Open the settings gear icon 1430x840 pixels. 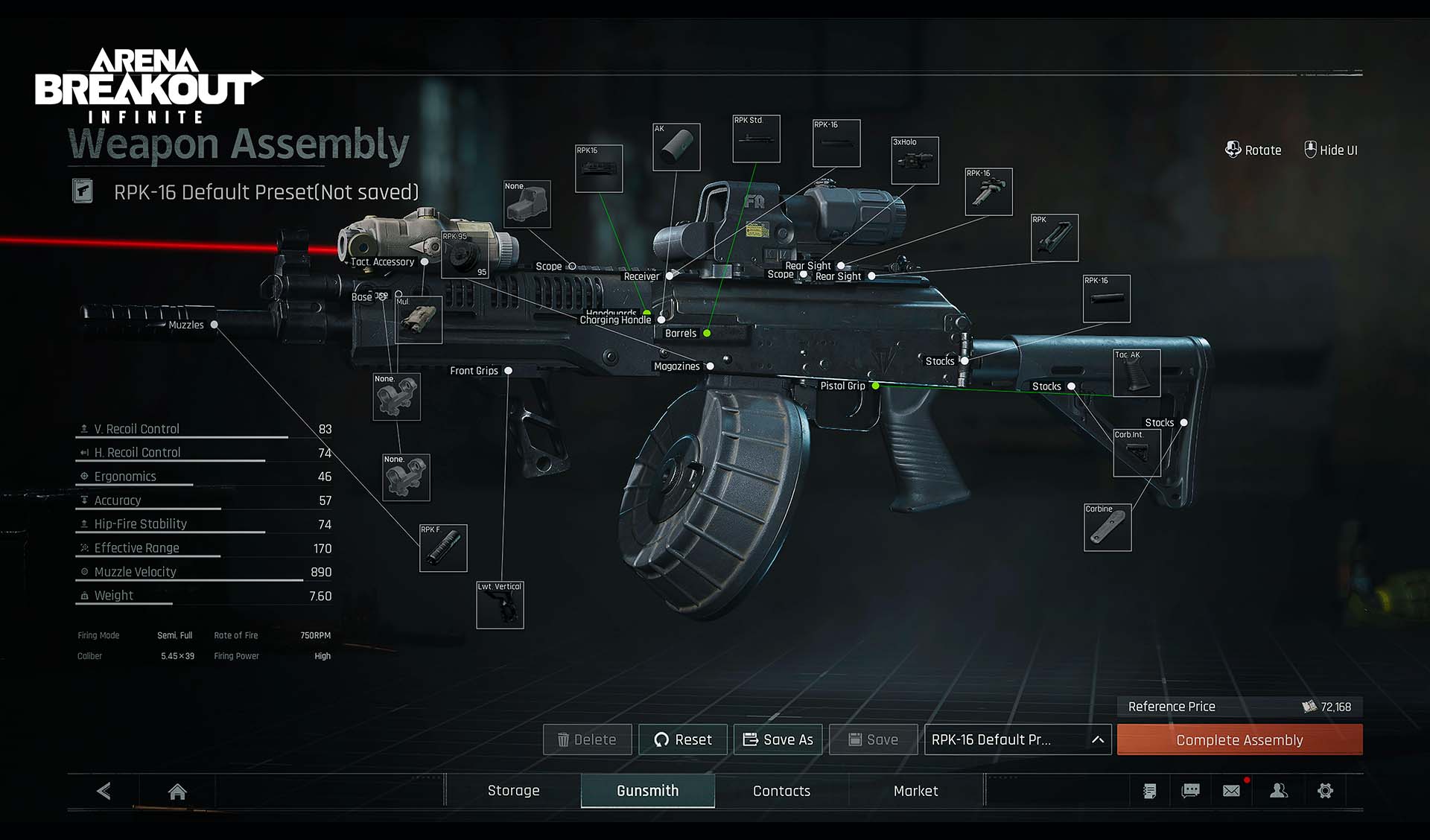pos(1325,791)
